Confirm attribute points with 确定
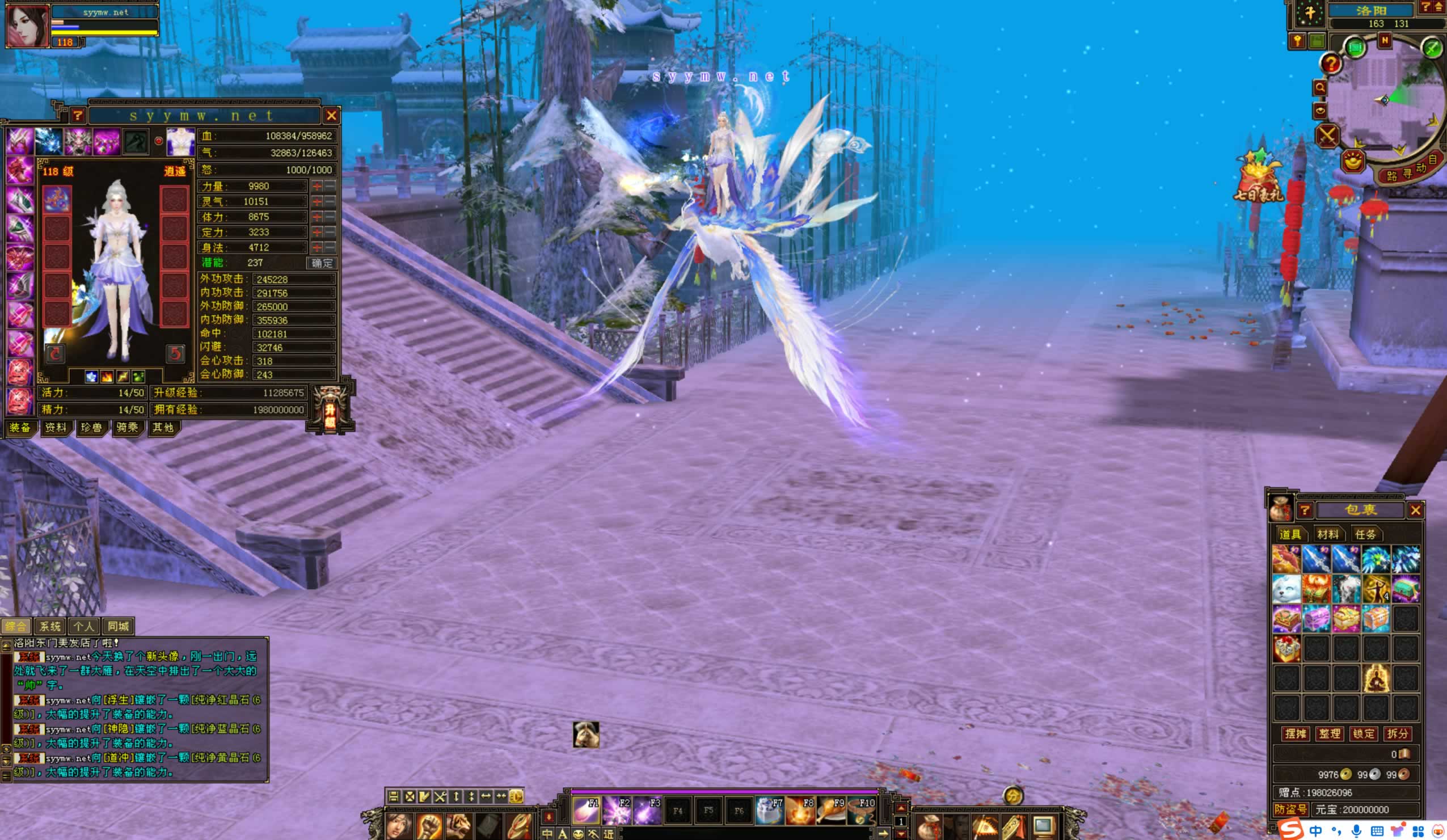This screenshot has width=1447, height=840. click(x=322, y=263)
